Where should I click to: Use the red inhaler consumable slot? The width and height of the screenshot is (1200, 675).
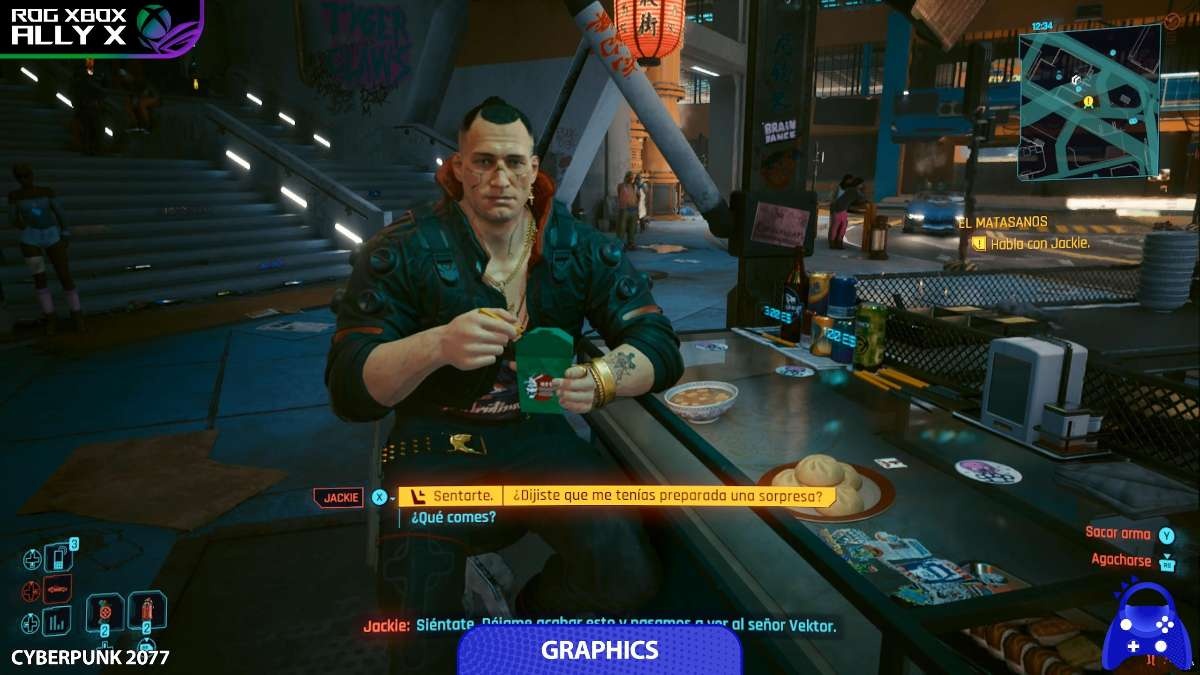(x=146, y=610)
